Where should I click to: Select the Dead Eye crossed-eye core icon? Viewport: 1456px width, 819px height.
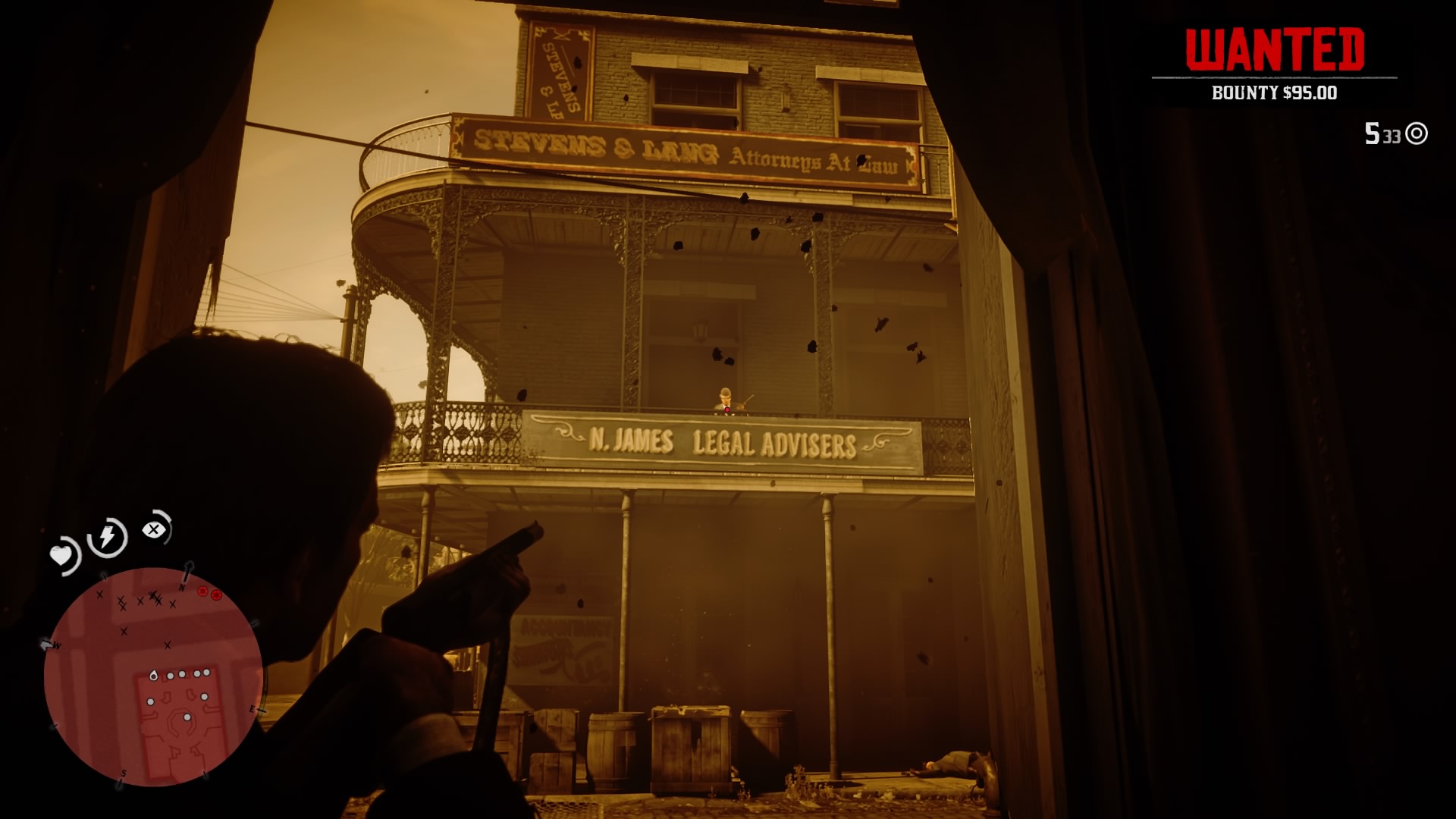coord(155,529)
